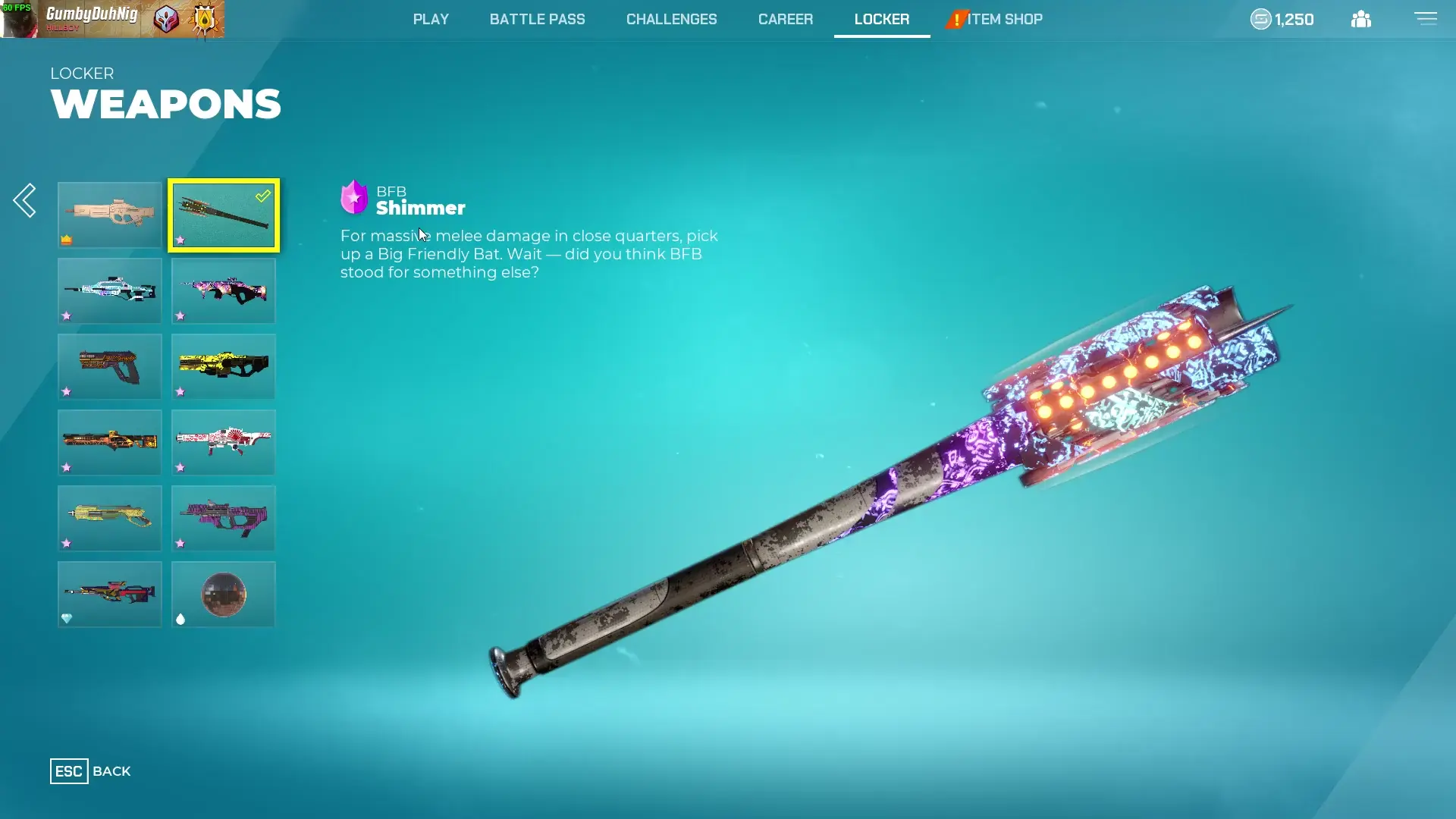The width and height of the screenshot is (1456, 819).
Task: Choose the round grenade skin tile
Action: click(x=224, y=595)
